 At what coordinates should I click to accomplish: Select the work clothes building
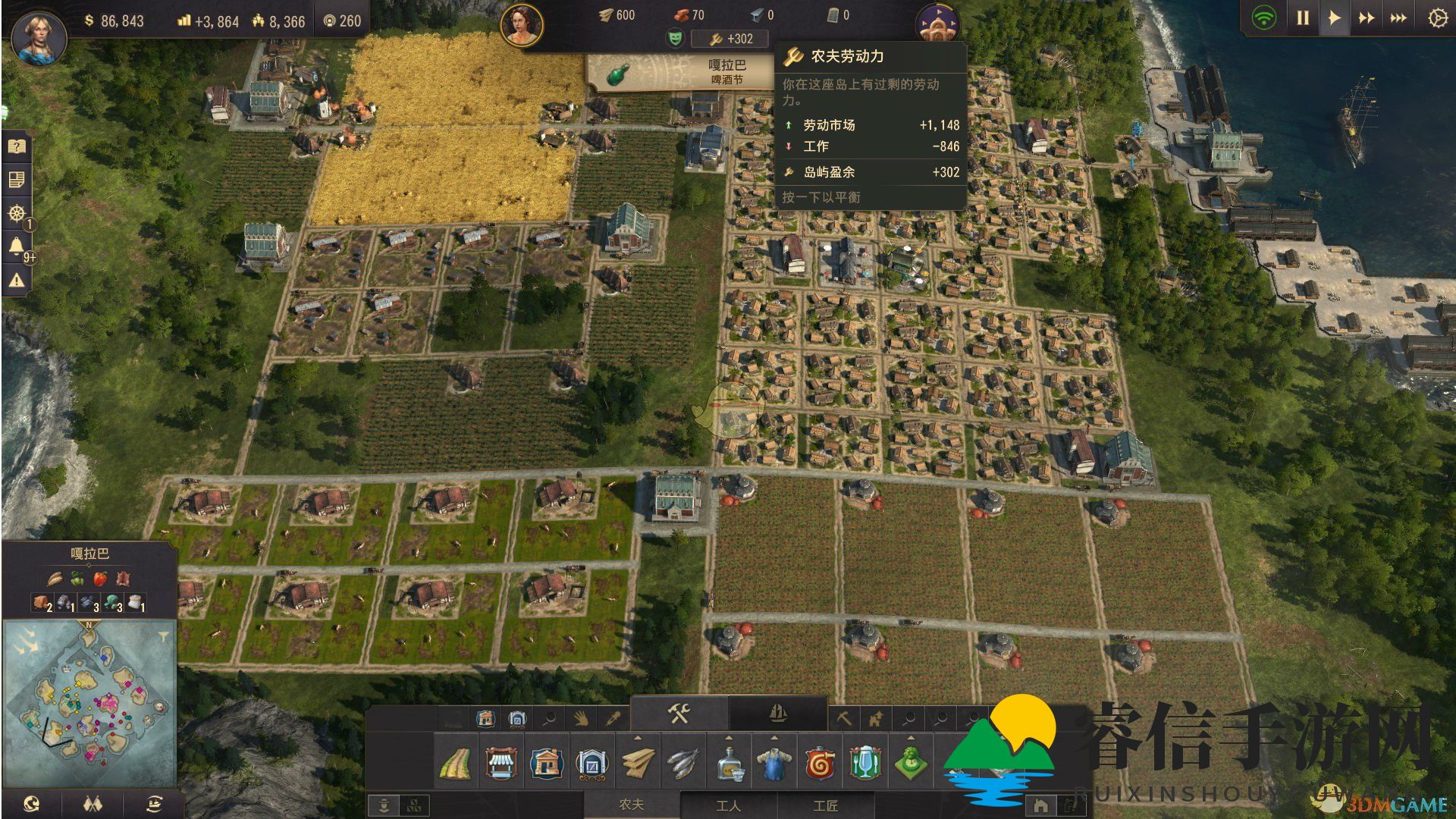point(773,763)
